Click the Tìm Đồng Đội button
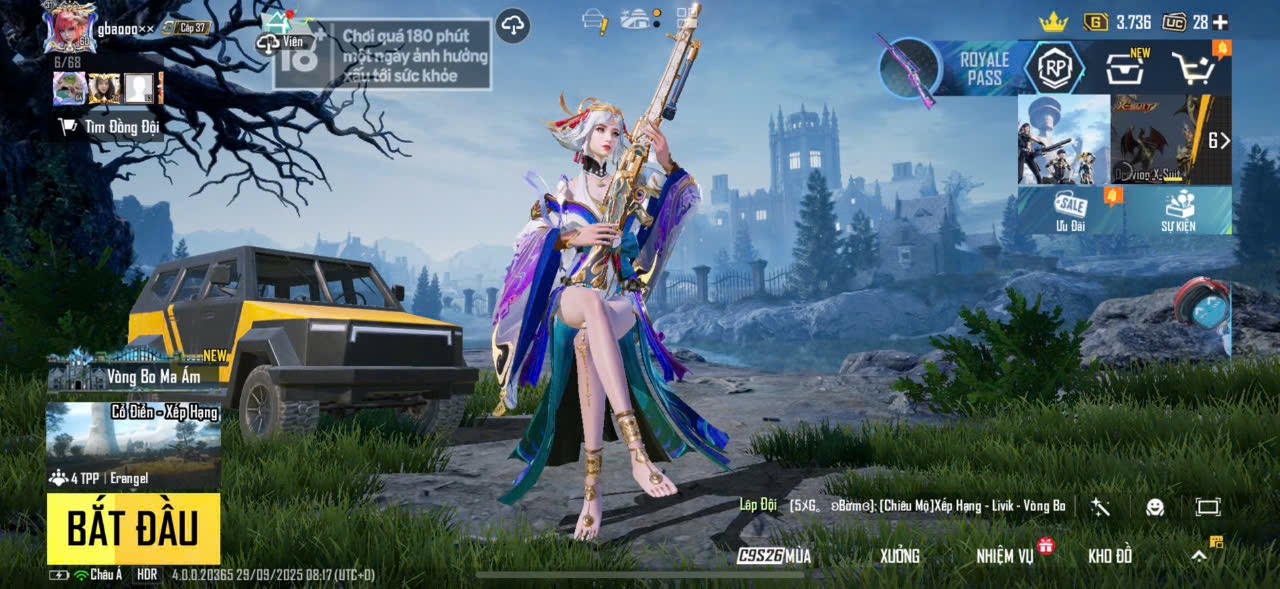Image resolution: width=1280 pixels, height=589 pixels. coord(110,126)
